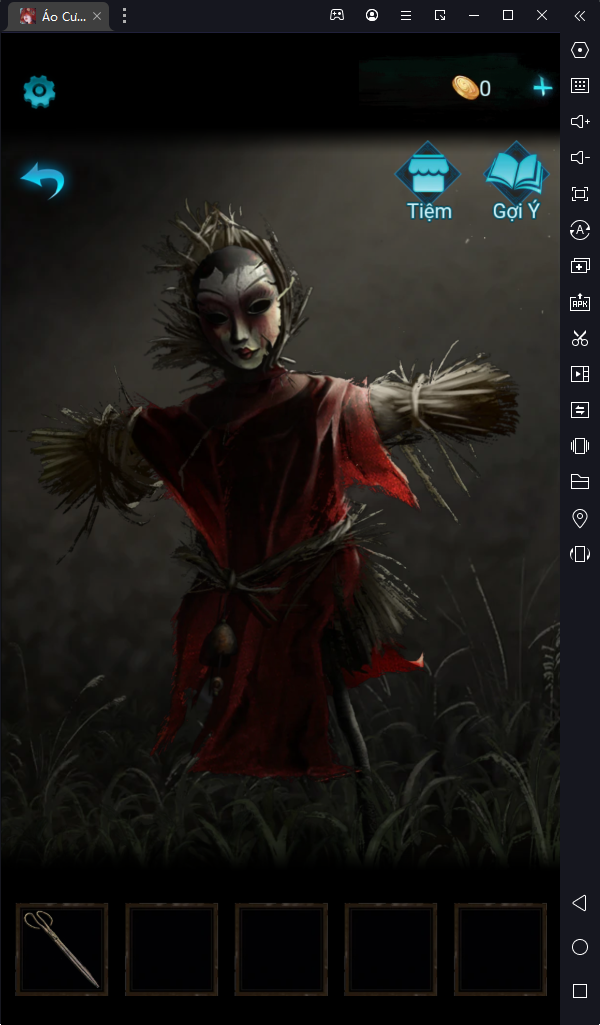Add more coins with plus button
The height and width of the screenshot is (1025, 600).
pyautogui.click(x=542, y=88)
